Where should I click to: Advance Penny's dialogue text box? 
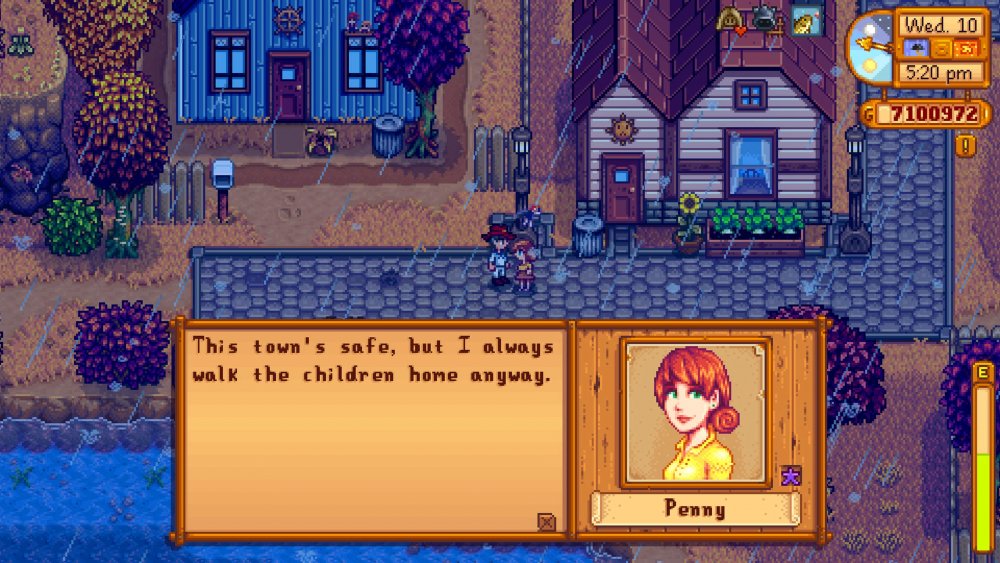(370, 430)
